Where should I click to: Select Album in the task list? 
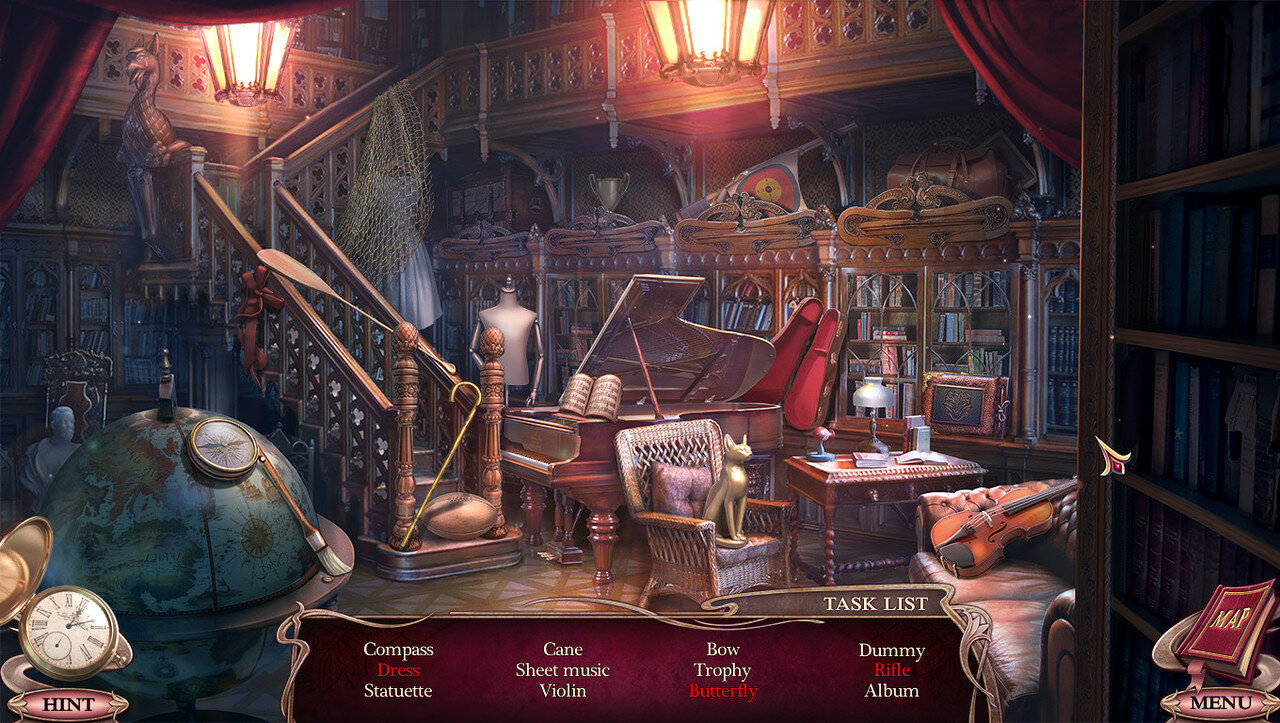tap(891, 691)
